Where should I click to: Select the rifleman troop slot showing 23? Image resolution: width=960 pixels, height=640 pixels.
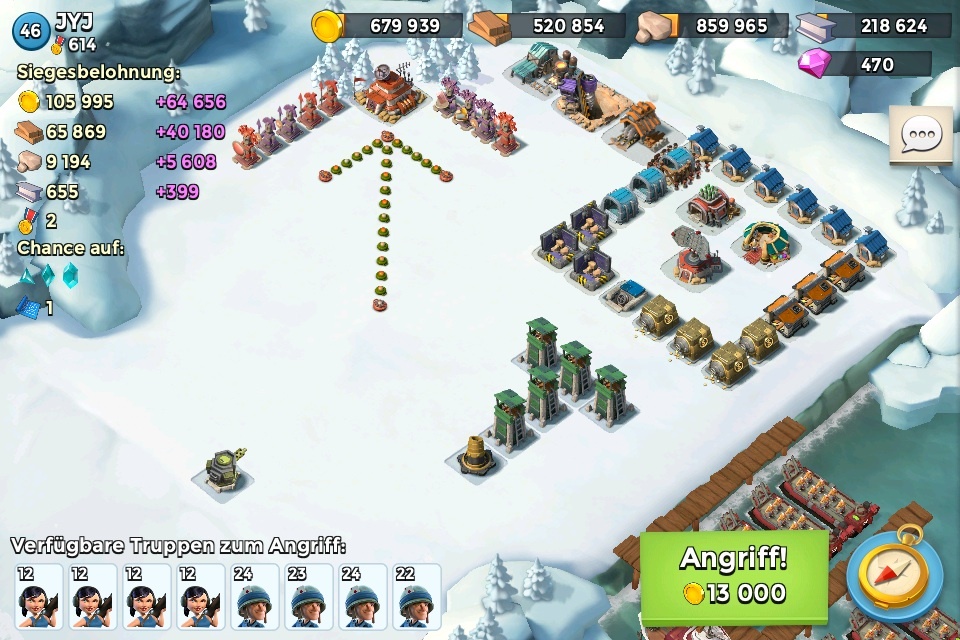(308, 597)
